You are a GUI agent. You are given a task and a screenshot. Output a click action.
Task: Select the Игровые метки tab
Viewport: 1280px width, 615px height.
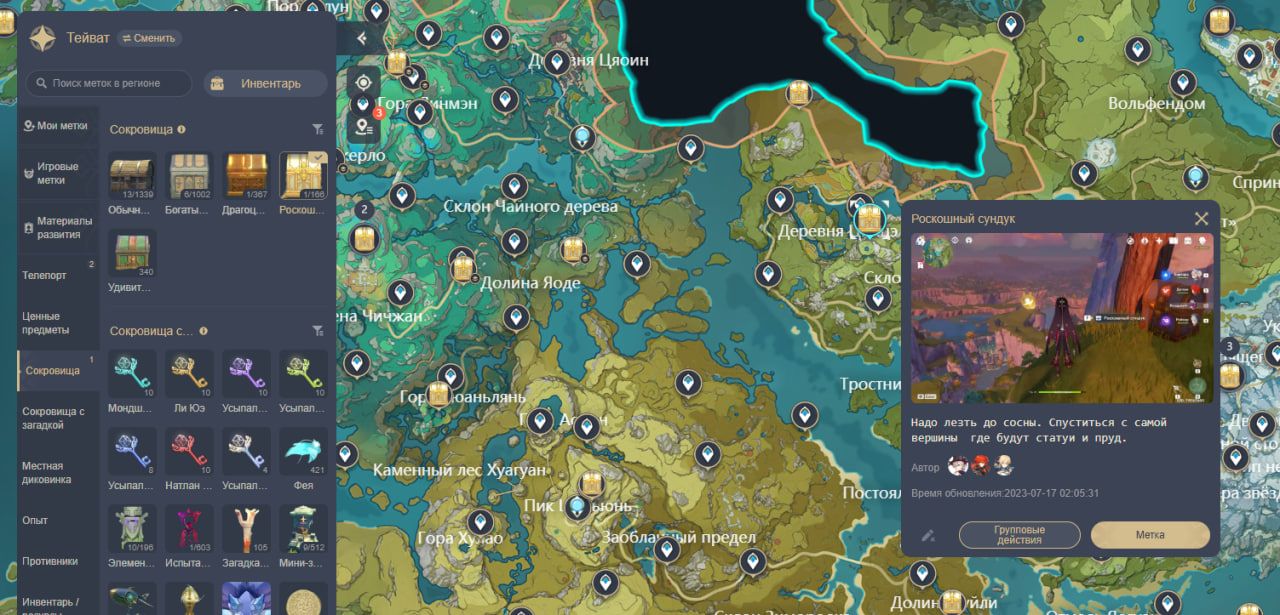58,173
